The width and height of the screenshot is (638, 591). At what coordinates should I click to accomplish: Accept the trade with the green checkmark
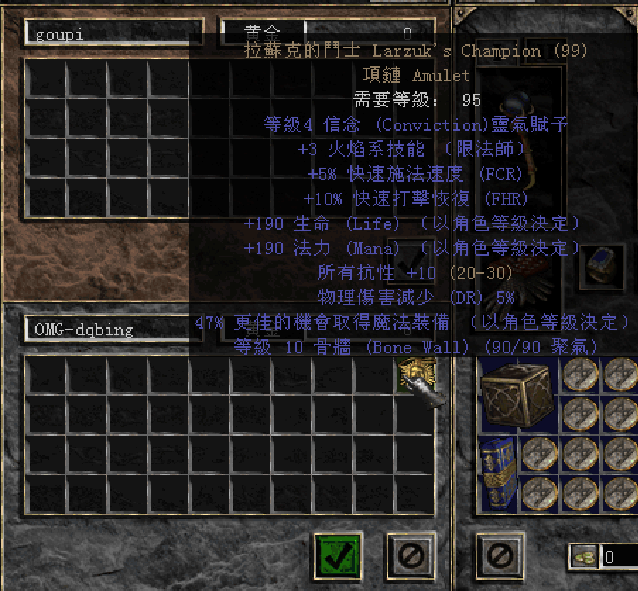[x=337, y=553]
